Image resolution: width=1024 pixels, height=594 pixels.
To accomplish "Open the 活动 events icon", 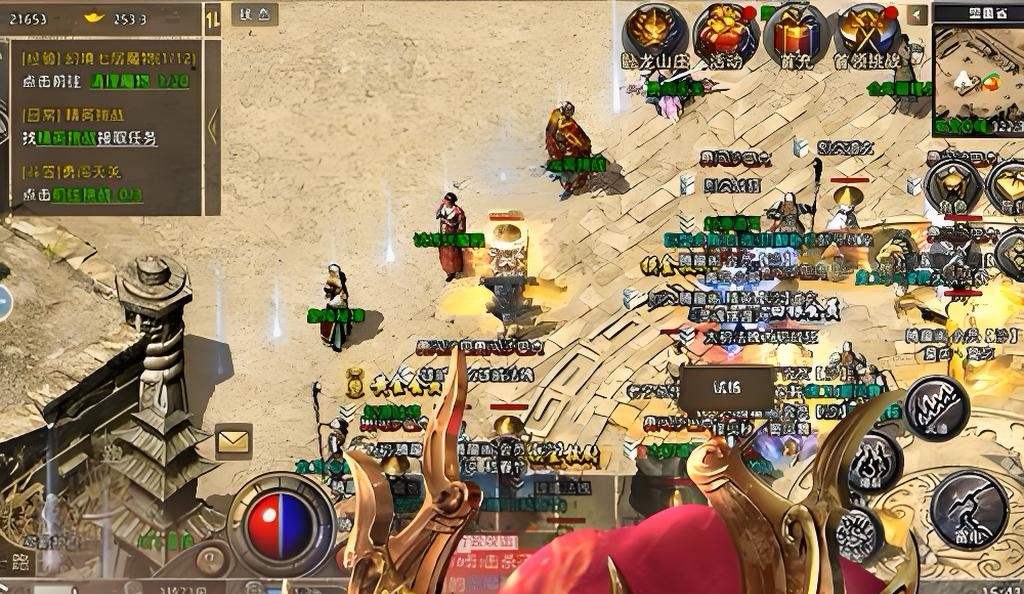I will coord(725,31).
